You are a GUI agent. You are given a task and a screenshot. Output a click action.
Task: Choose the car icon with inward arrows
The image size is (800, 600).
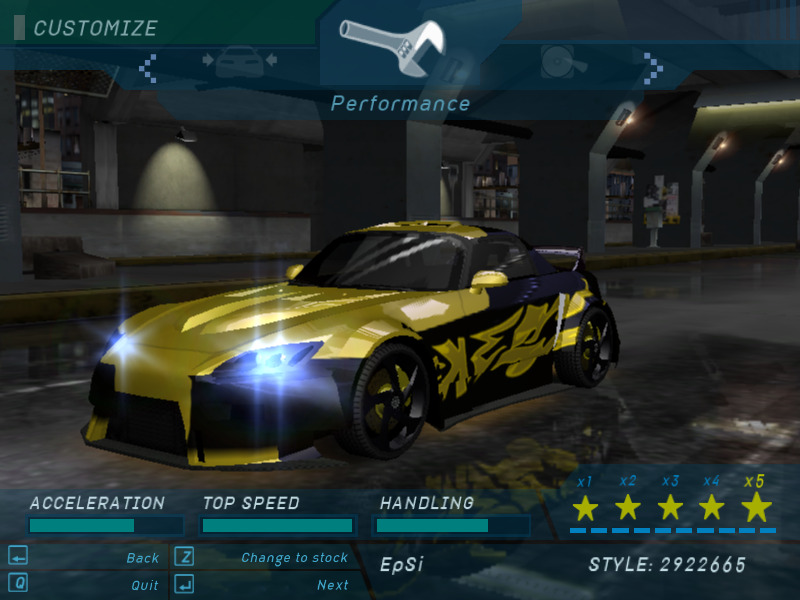coord(240,62)
